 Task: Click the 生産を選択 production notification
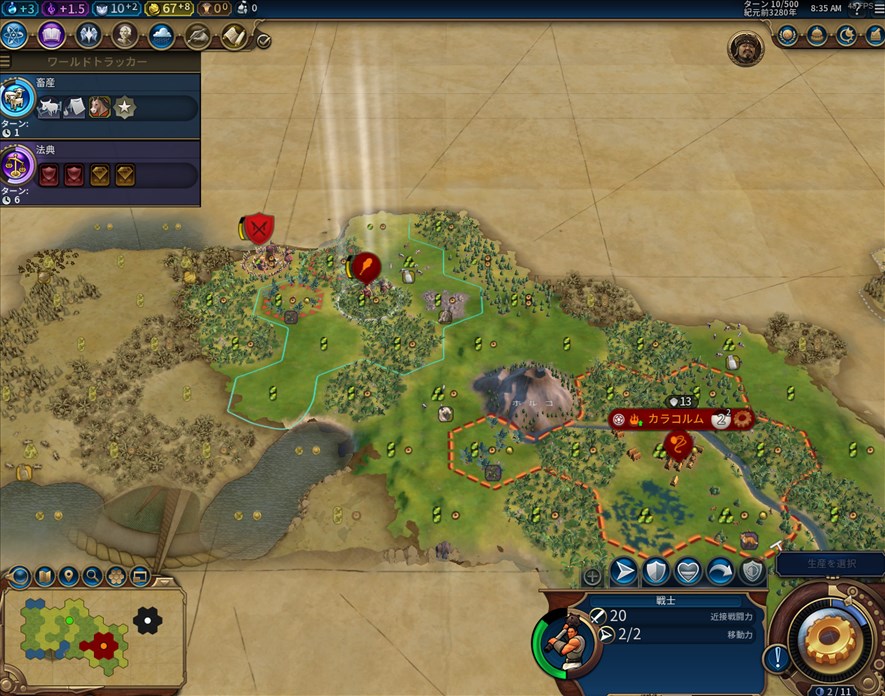tap(828, 565)
